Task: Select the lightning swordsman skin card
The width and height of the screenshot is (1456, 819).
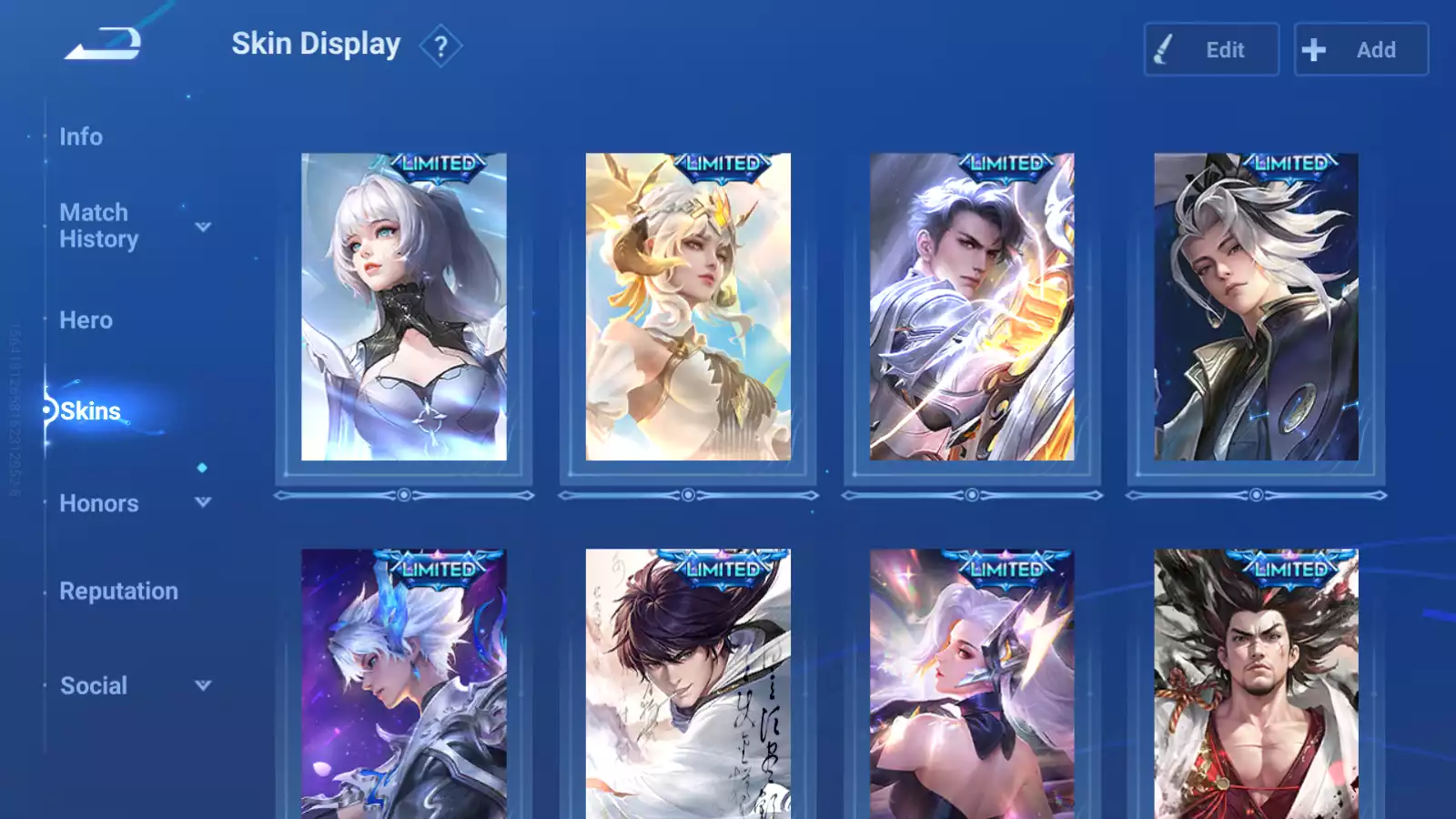Action: click(972, 308)
